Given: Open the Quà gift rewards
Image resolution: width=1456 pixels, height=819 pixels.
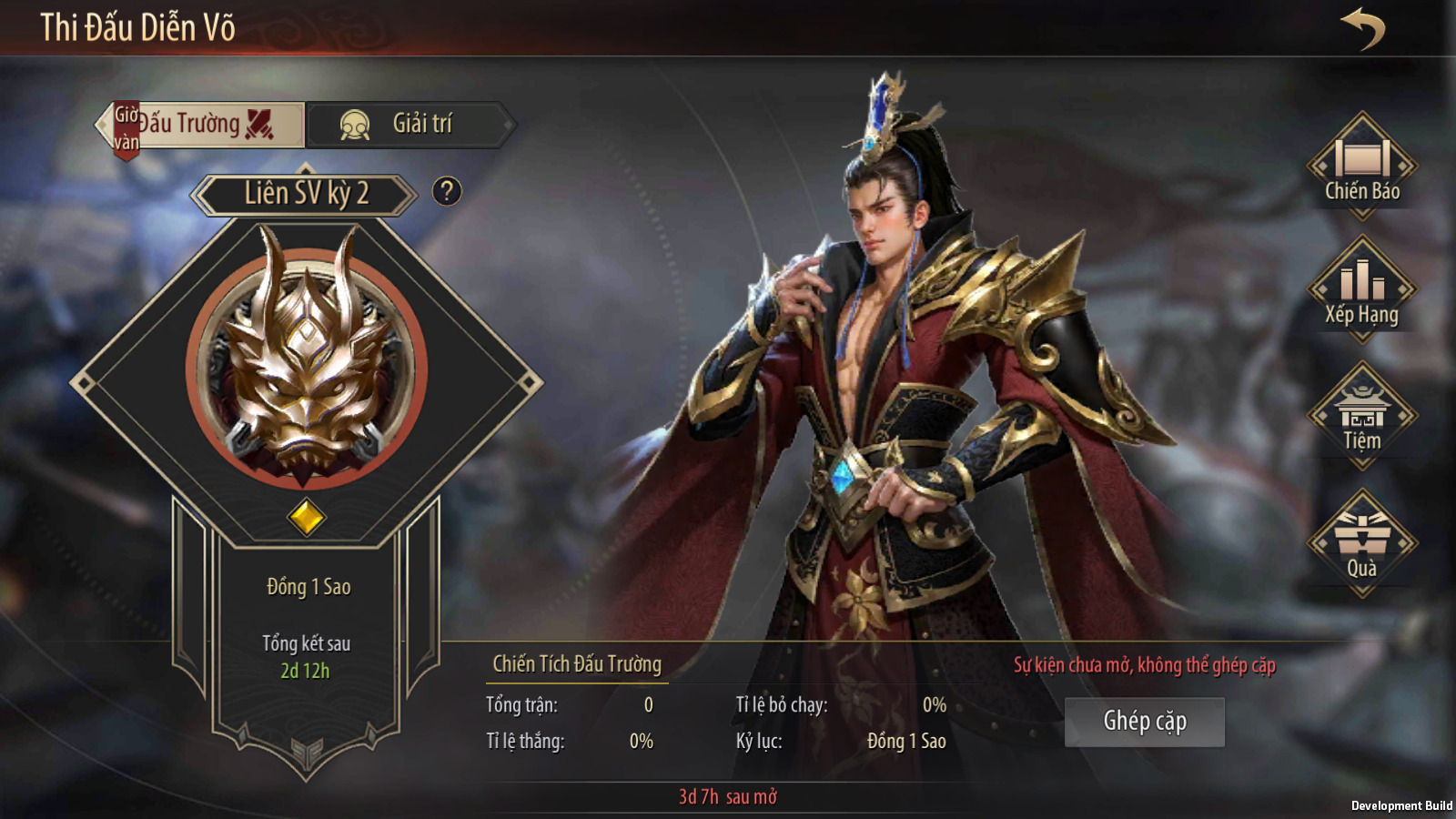Looking at the screenshot, I should [1361, 543].
